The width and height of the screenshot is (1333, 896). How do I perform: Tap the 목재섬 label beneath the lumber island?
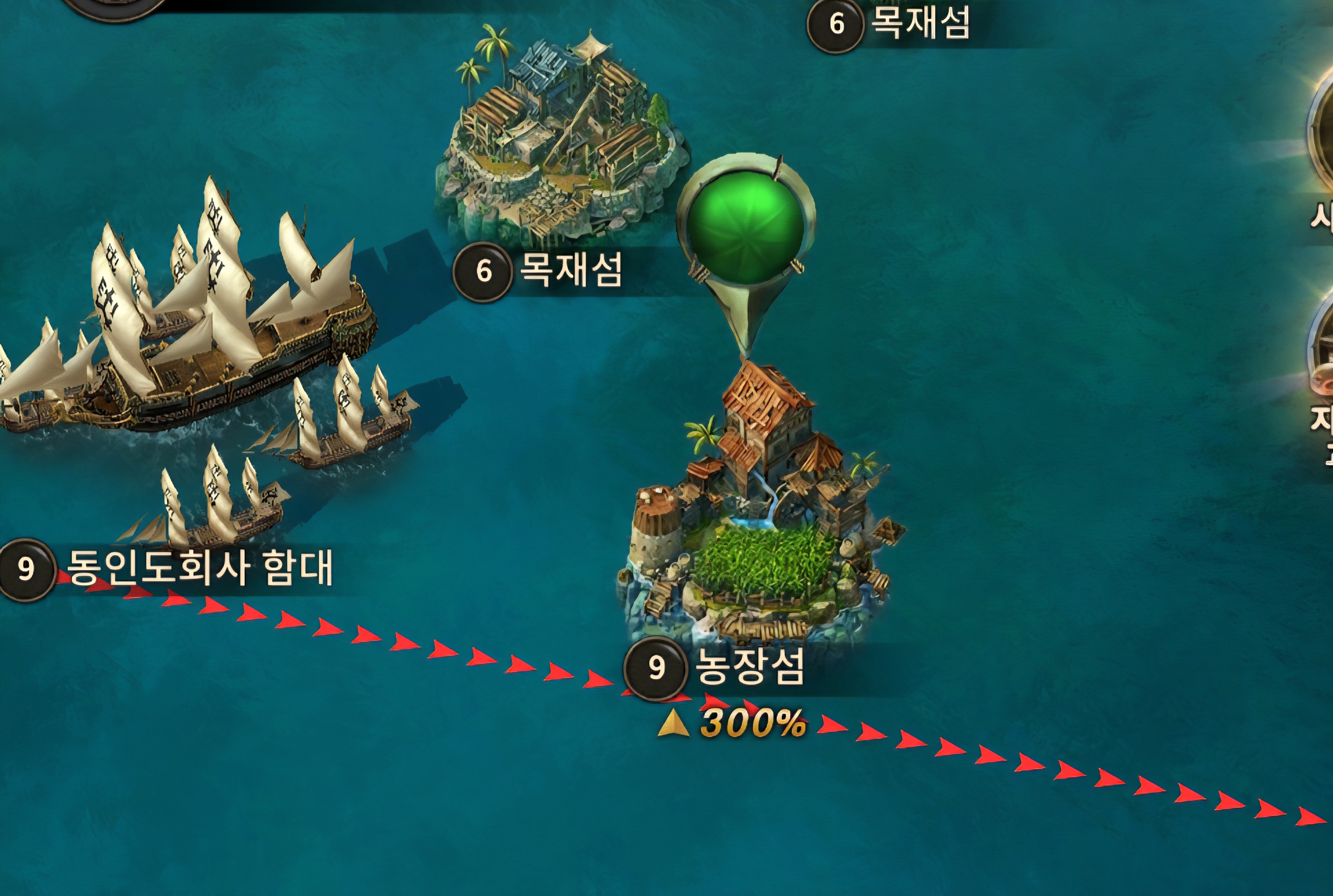[569, 270]
